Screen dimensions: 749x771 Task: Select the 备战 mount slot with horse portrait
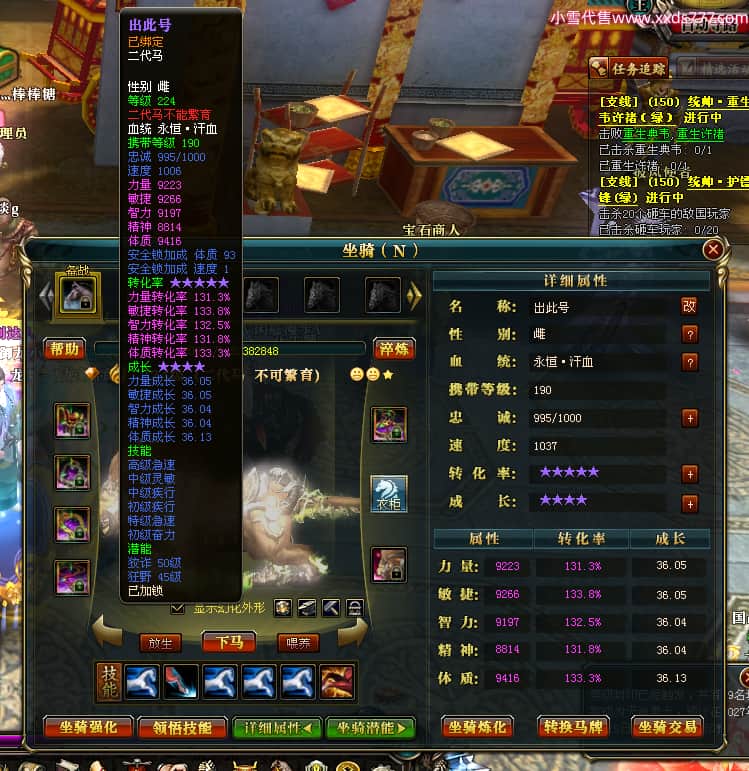(77, 294)
